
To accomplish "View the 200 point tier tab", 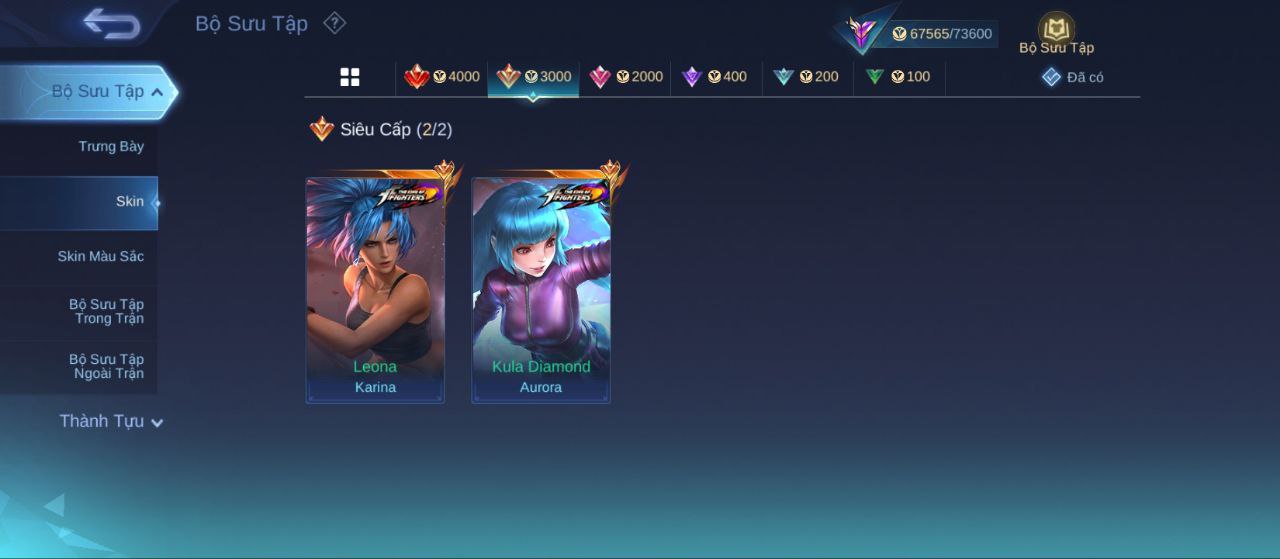I will pyautogui.click(x=806, y=77).
